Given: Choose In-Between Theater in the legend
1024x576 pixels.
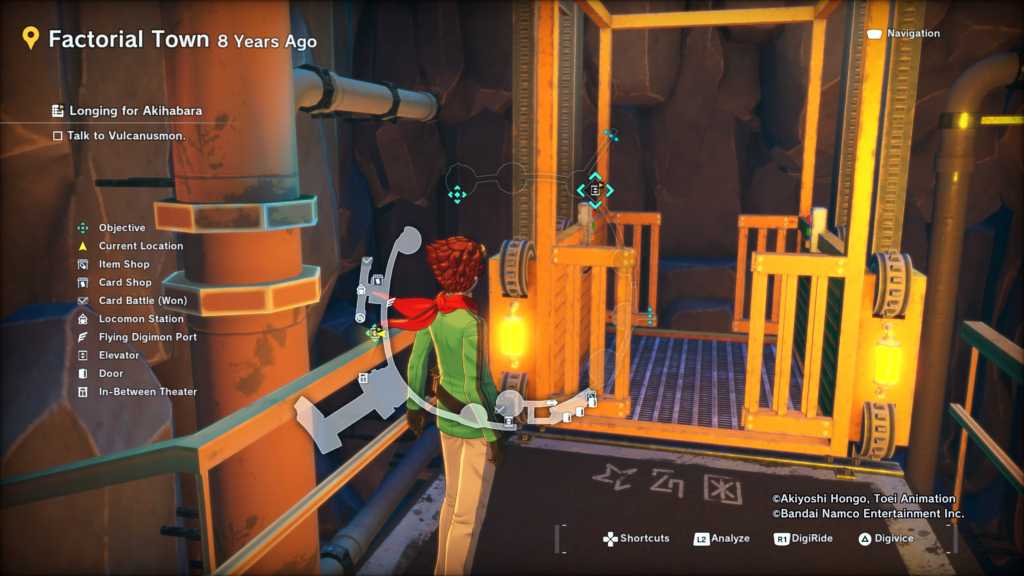Looking at the screenshot, I should [x=147, y=392].
